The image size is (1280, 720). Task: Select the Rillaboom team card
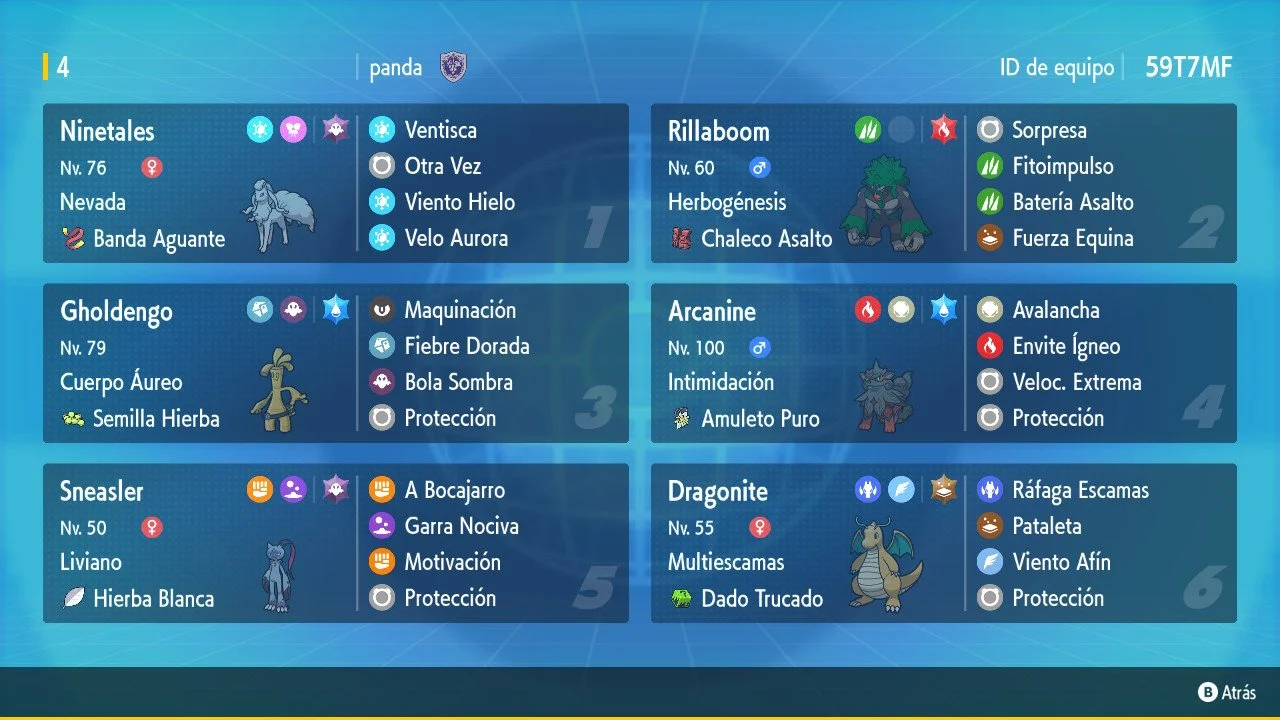point(943,184)
